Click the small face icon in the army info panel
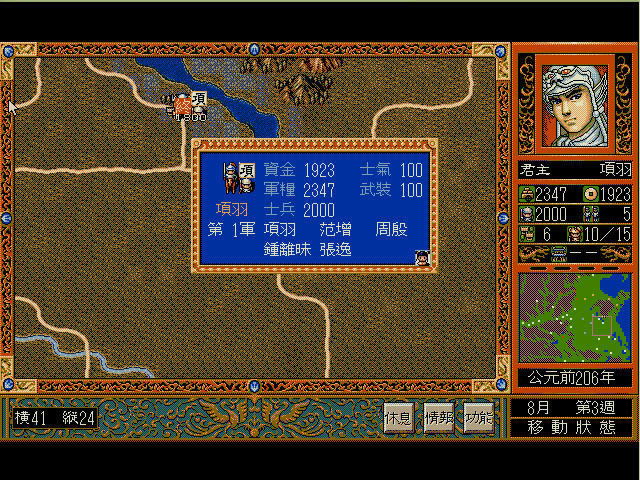Screen dimensions: 640x480 (x=422, y=257)
